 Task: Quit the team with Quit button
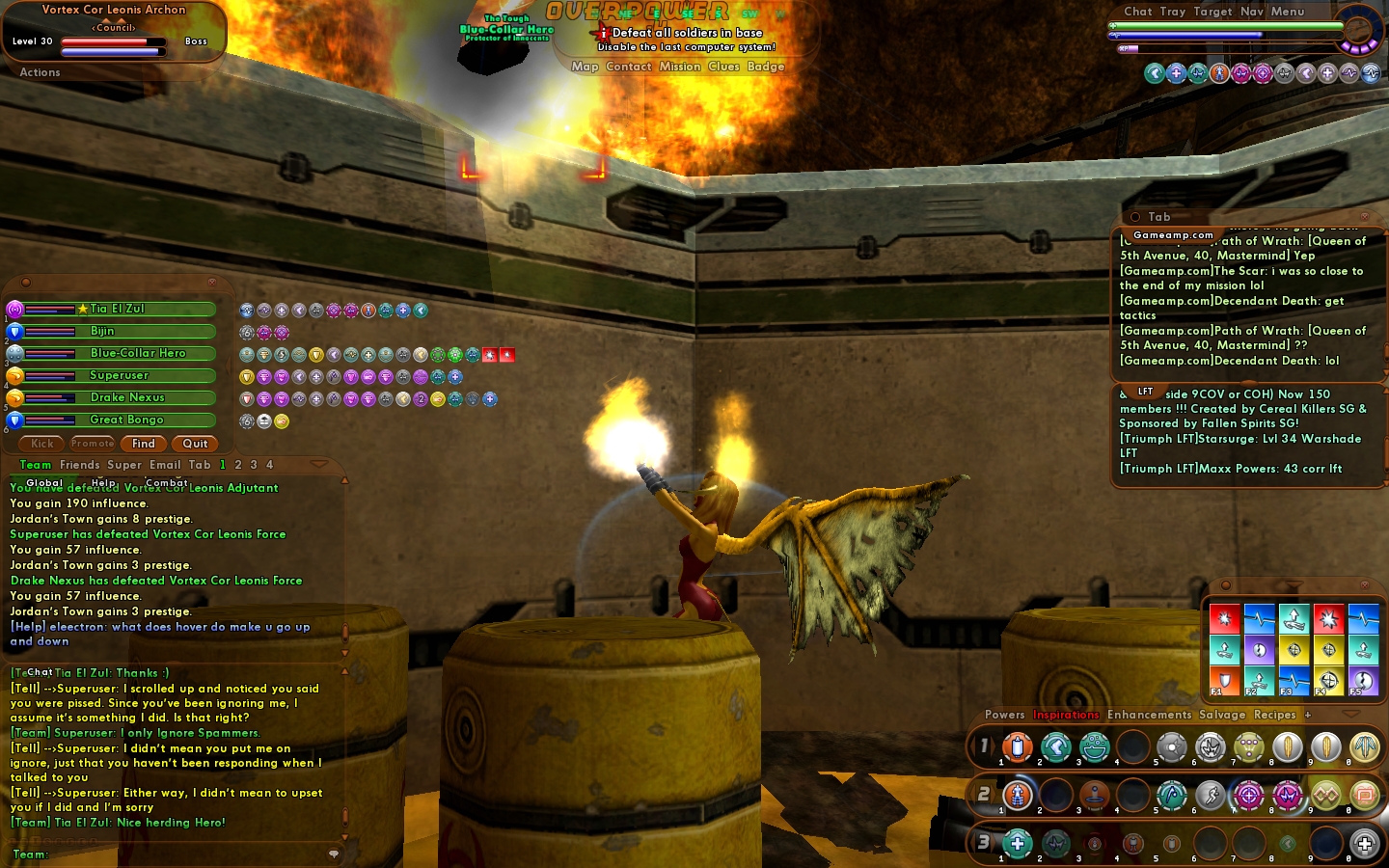click(x=195, y=444)
